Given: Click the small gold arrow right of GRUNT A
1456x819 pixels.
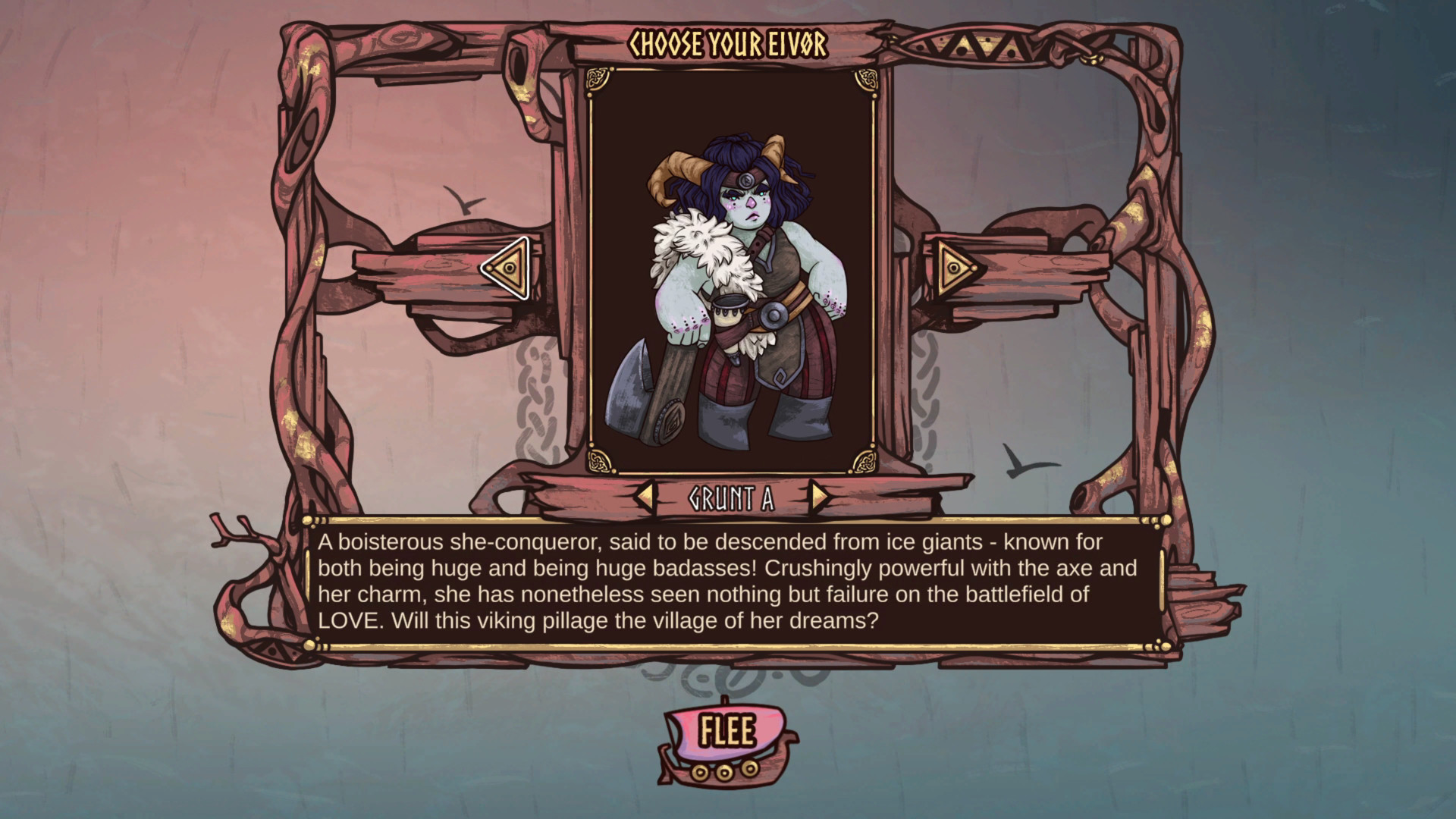Looking at the screenshot, I should click(818, 496).
